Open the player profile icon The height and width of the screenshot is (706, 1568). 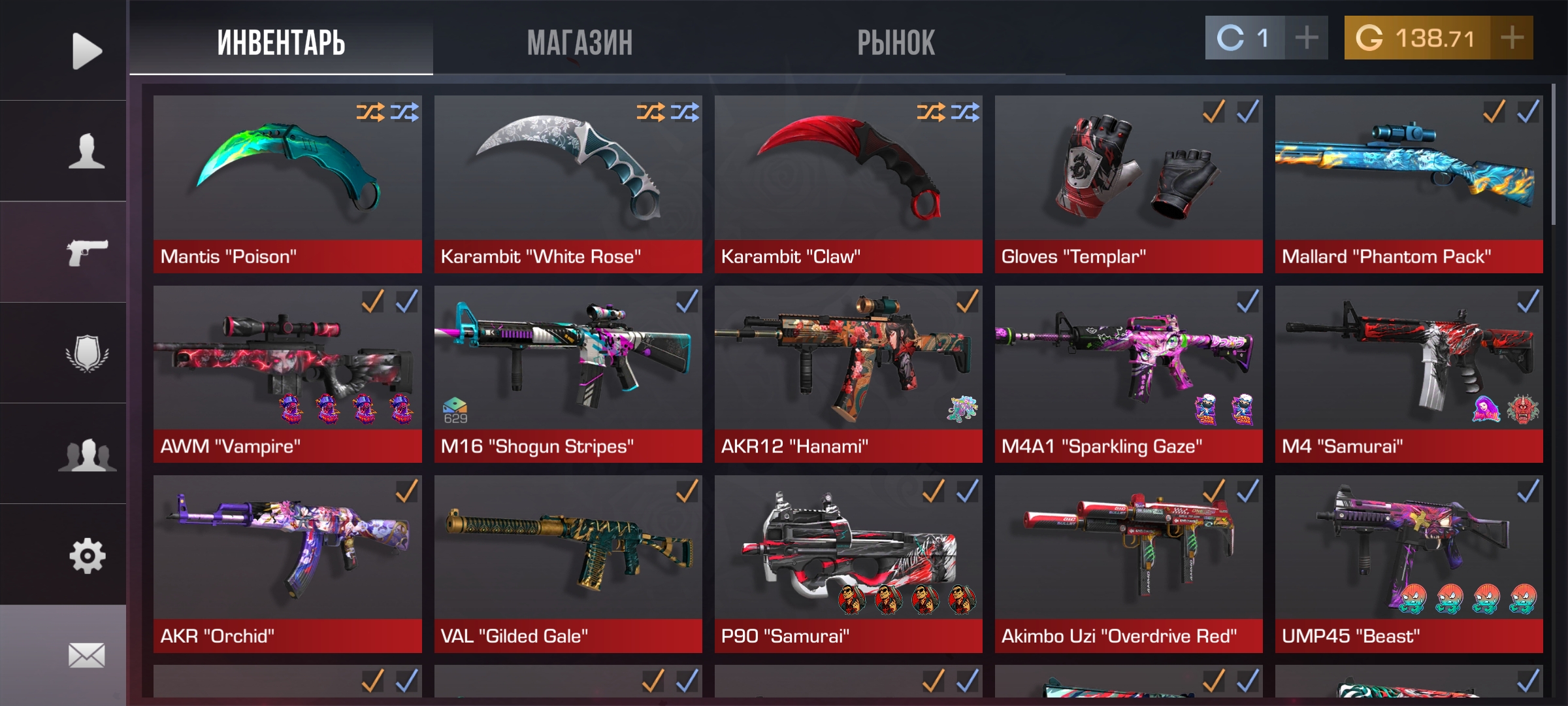[x=86, y=151]
